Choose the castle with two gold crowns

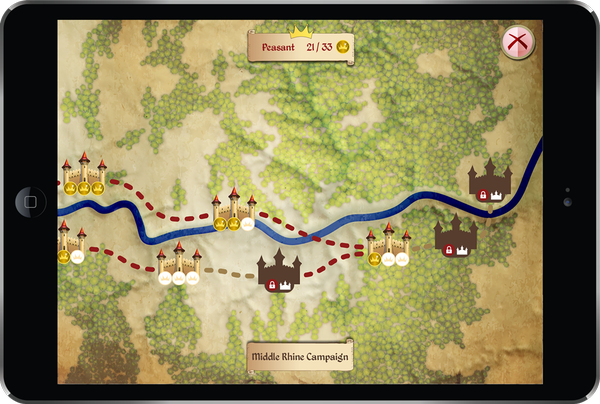(233, 208)
